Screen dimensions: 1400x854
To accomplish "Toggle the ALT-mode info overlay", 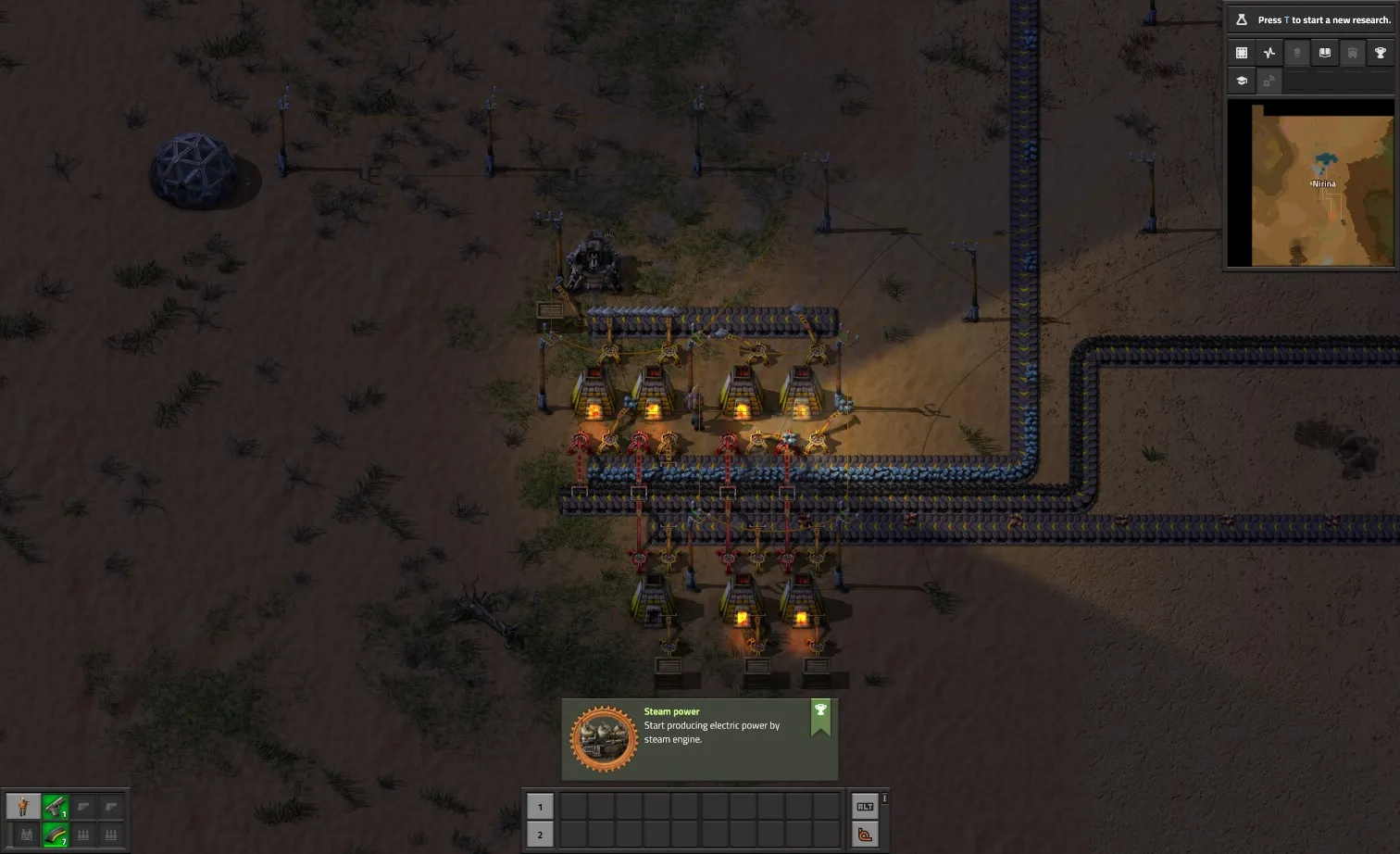I will (865, 807).
